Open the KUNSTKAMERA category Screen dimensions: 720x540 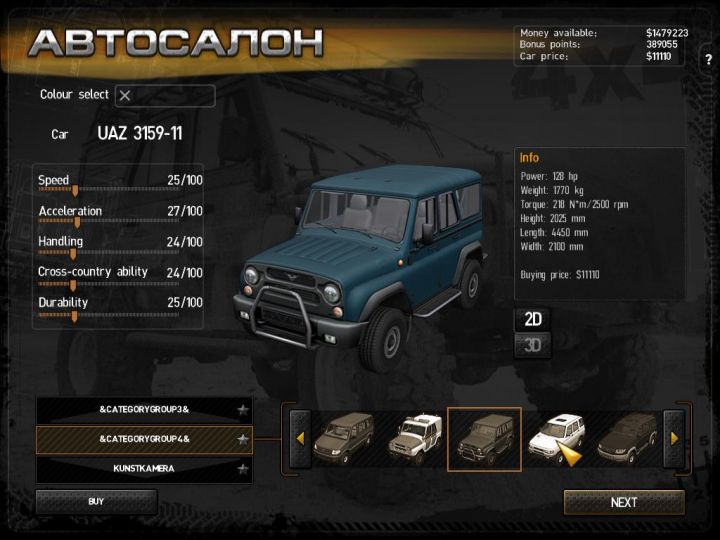(144, 468)
